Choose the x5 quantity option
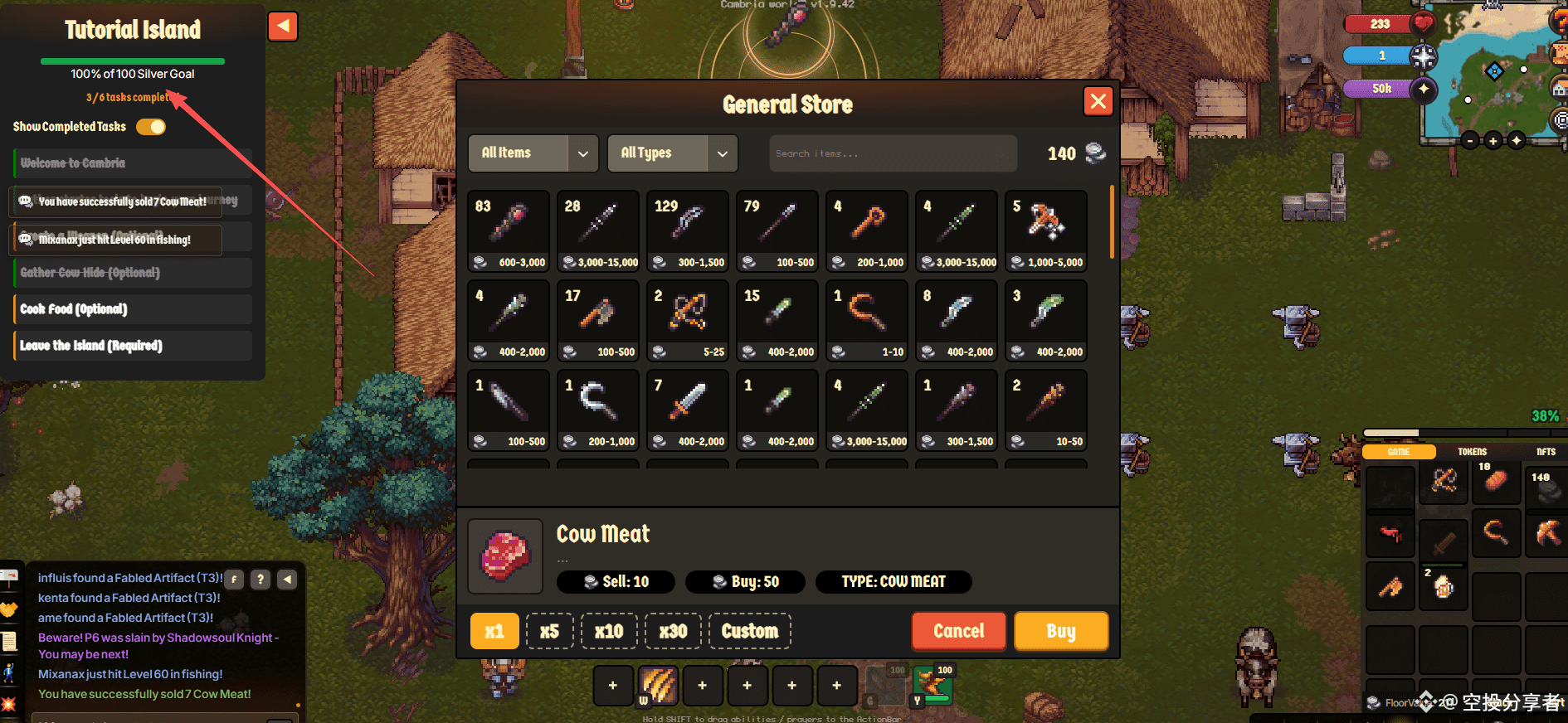The width and height of the screenshot is (1568, 723). (549, 631)
